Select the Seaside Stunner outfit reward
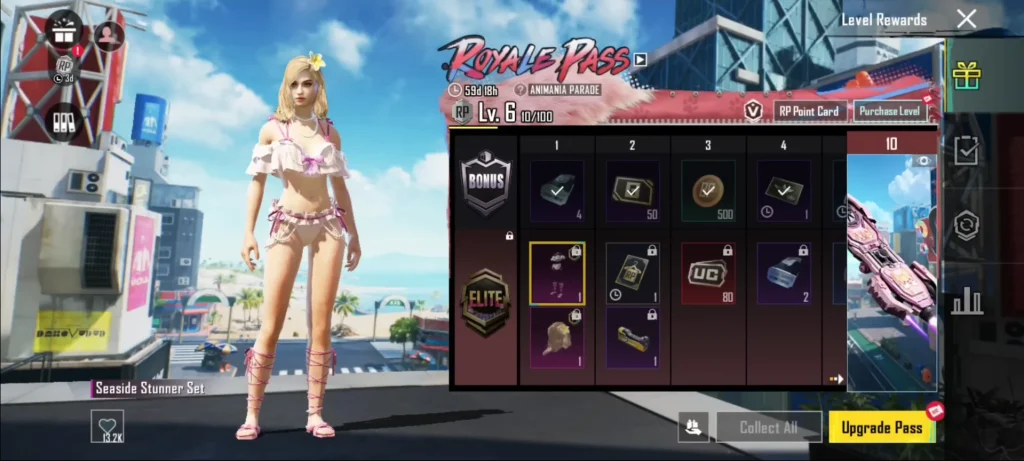 pos(557,272)
